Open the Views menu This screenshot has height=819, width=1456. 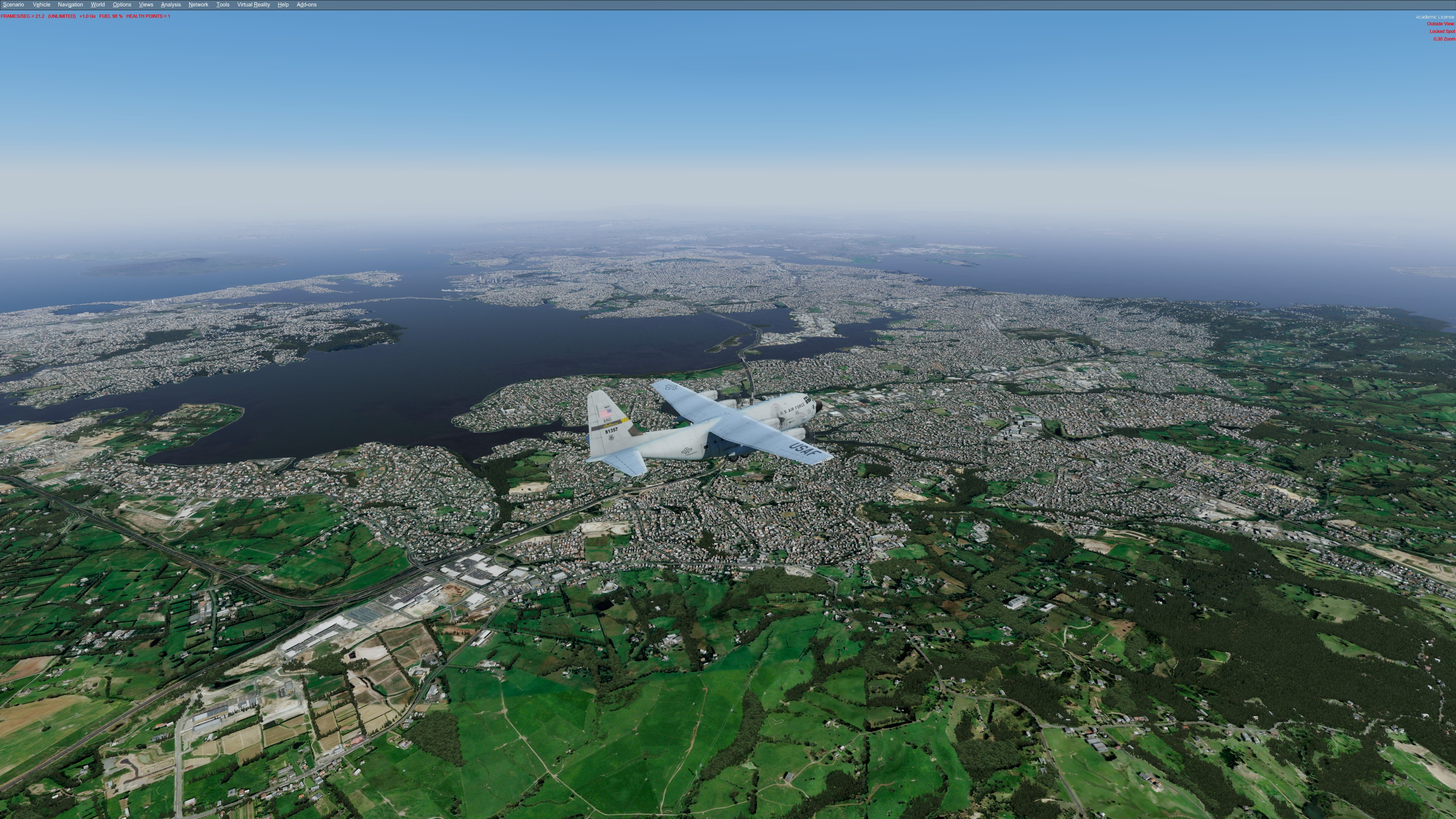[146, 5]
